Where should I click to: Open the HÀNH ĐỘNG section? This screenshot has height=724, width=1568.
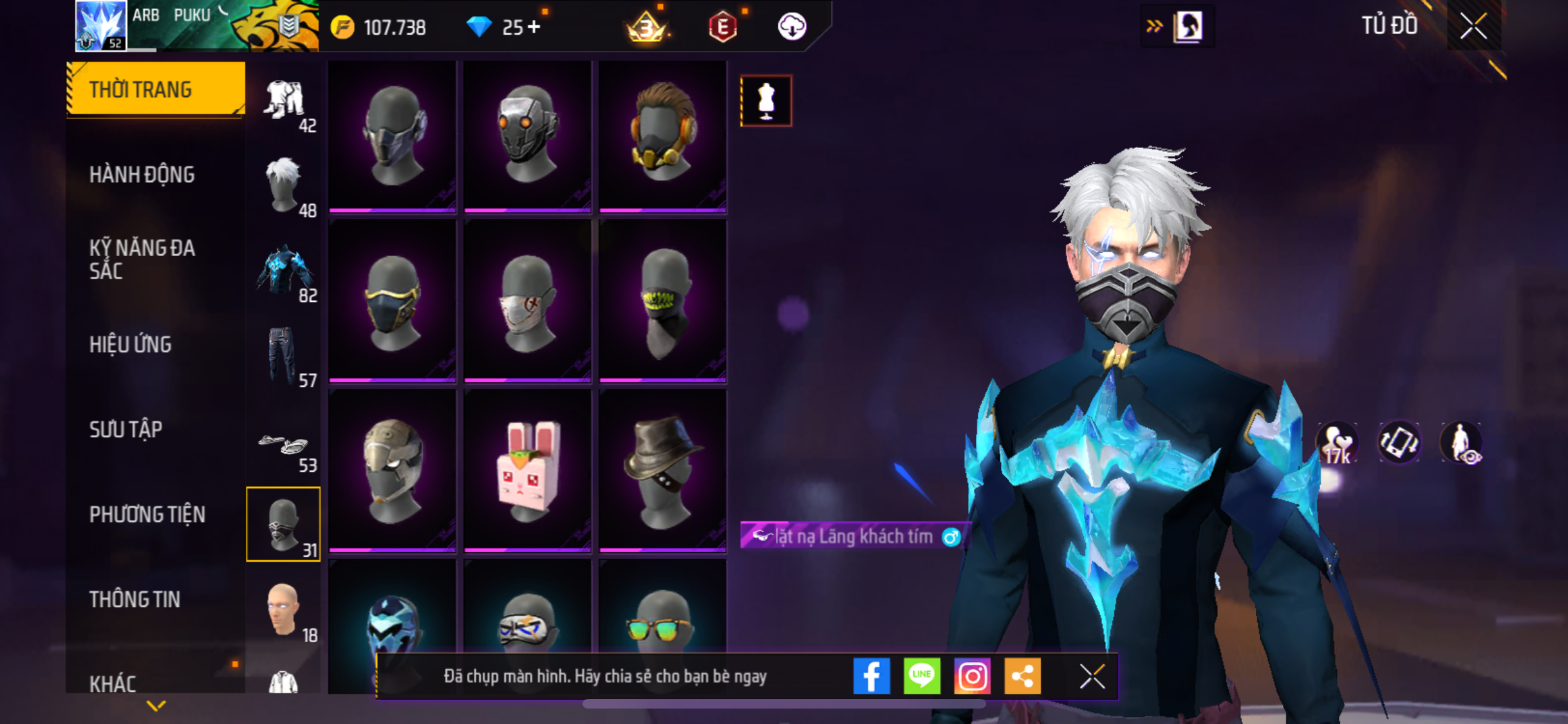[x=142, y=174]
